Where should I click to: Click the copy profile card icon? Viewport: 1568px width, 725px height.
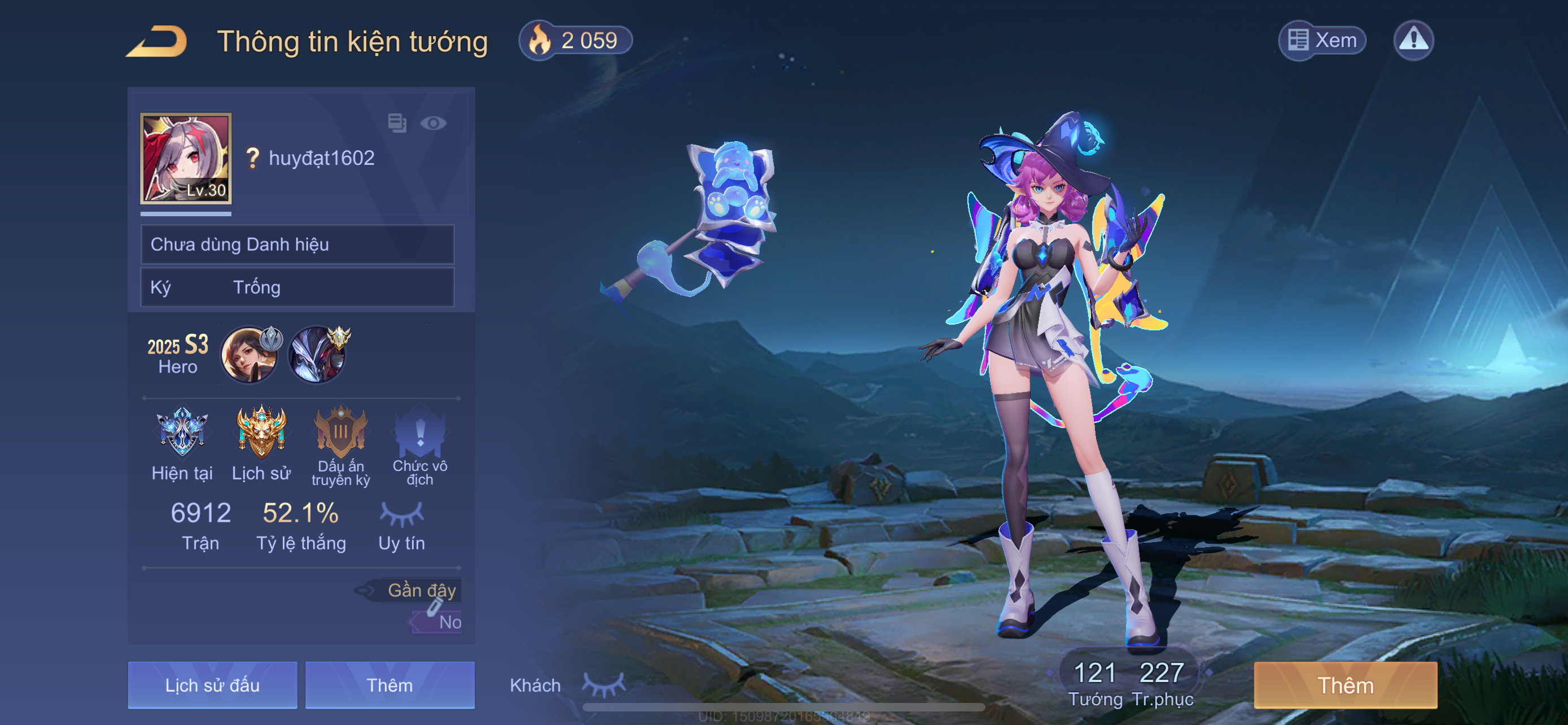(x=397, y=123)
